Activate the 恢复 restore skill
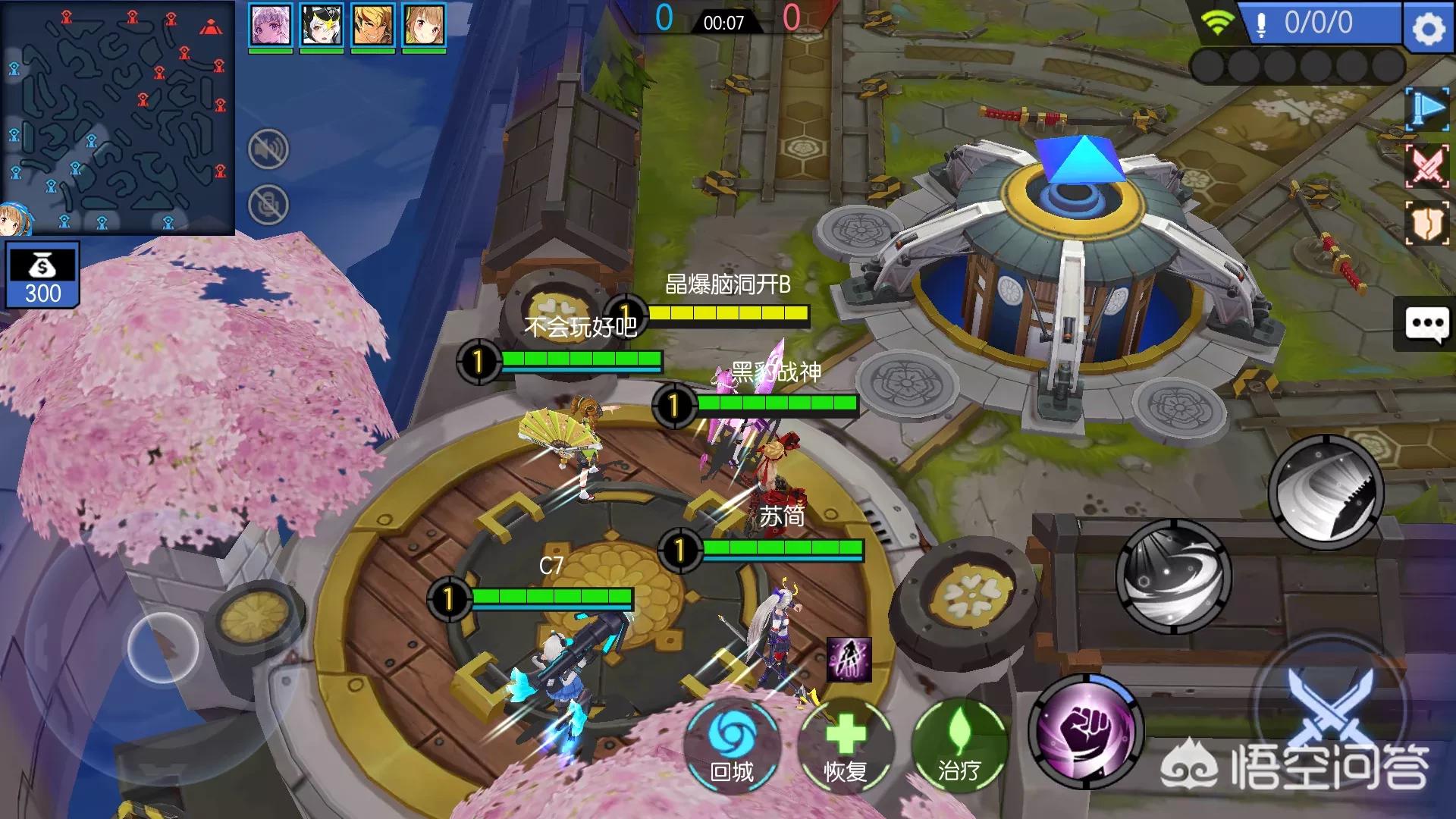This screenshot has height=819, width=1456. click(x=846, y=745)
